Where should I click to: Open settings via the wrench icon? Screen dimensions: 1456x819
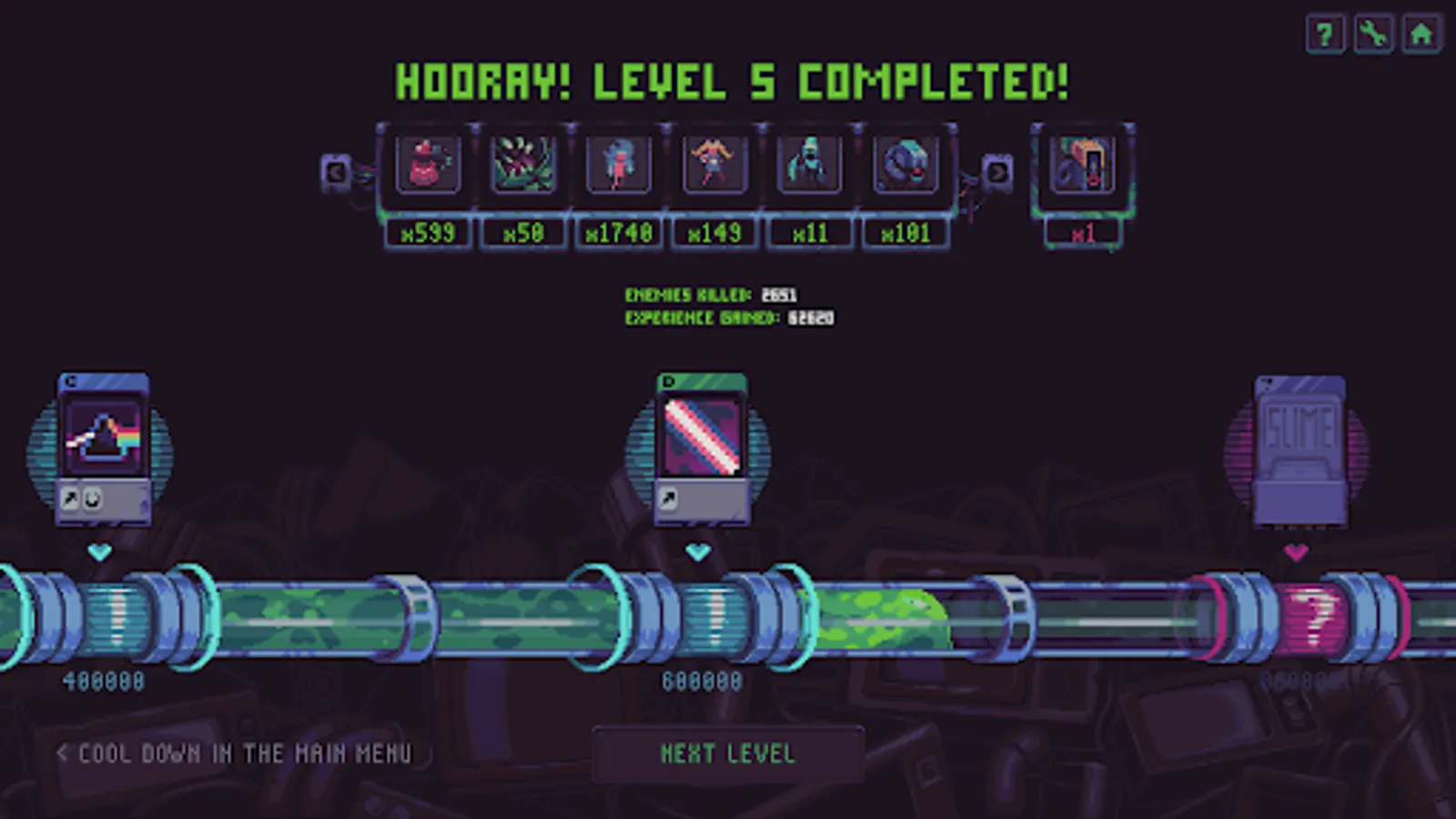coord(1374,35)
